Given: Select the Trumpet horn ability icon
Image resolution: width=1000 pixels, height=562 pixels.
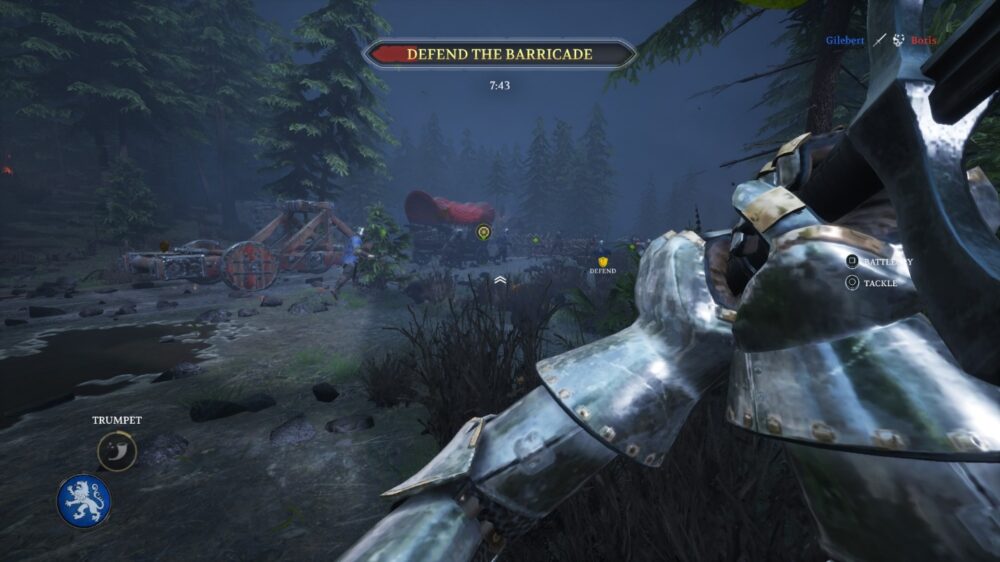Looking at the screenshot, I should click(117, 451).
